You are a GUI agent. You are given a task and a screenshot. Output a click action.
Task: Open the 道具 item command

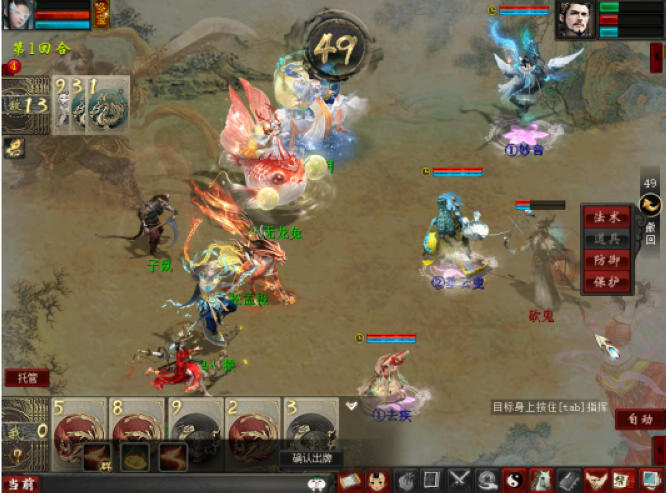click(606, 238)
